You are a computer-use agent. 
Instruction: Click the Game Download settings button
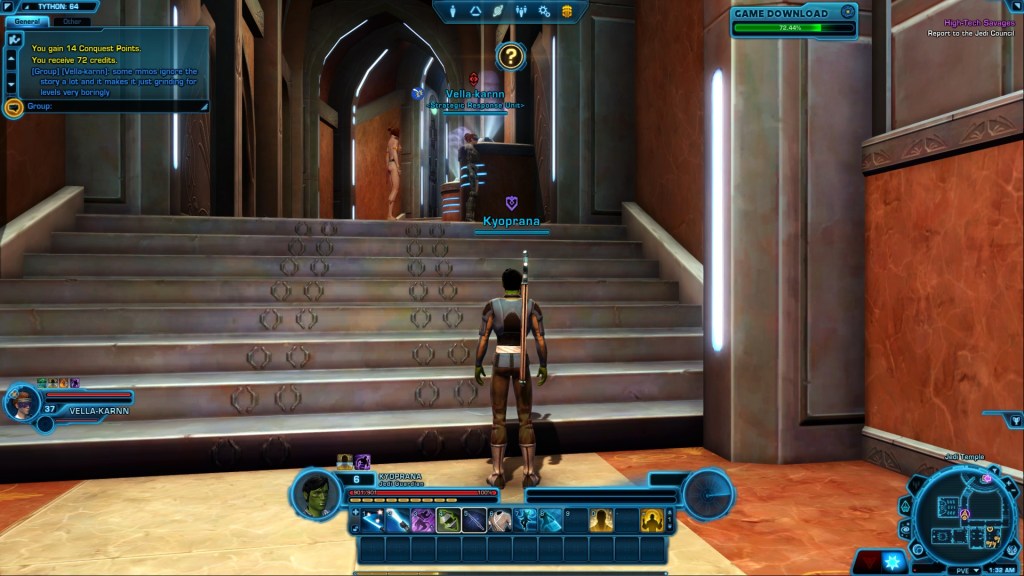click(x=848, y=13)
